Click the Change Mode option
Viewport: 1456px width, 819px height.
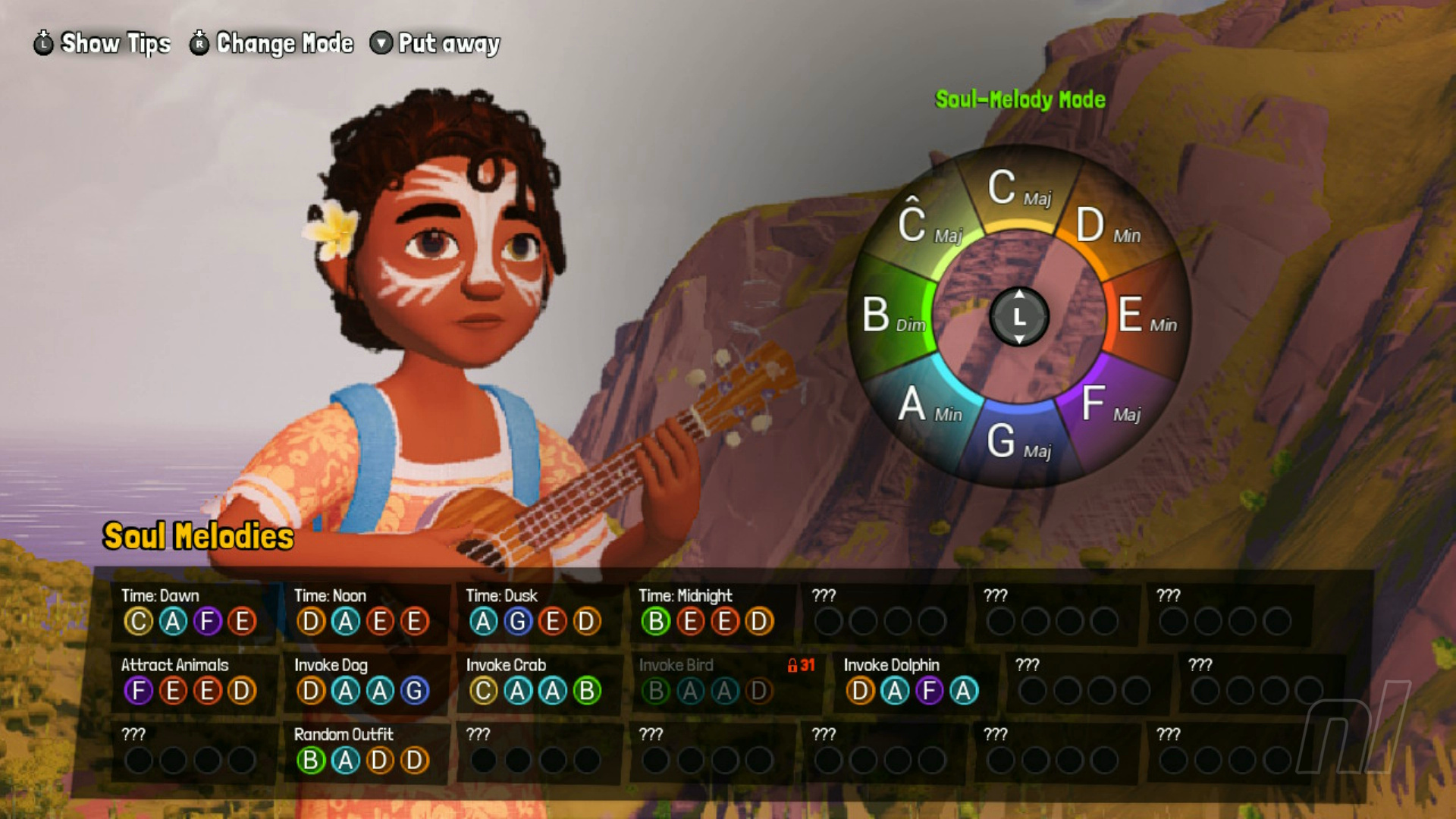click(271, 43)
